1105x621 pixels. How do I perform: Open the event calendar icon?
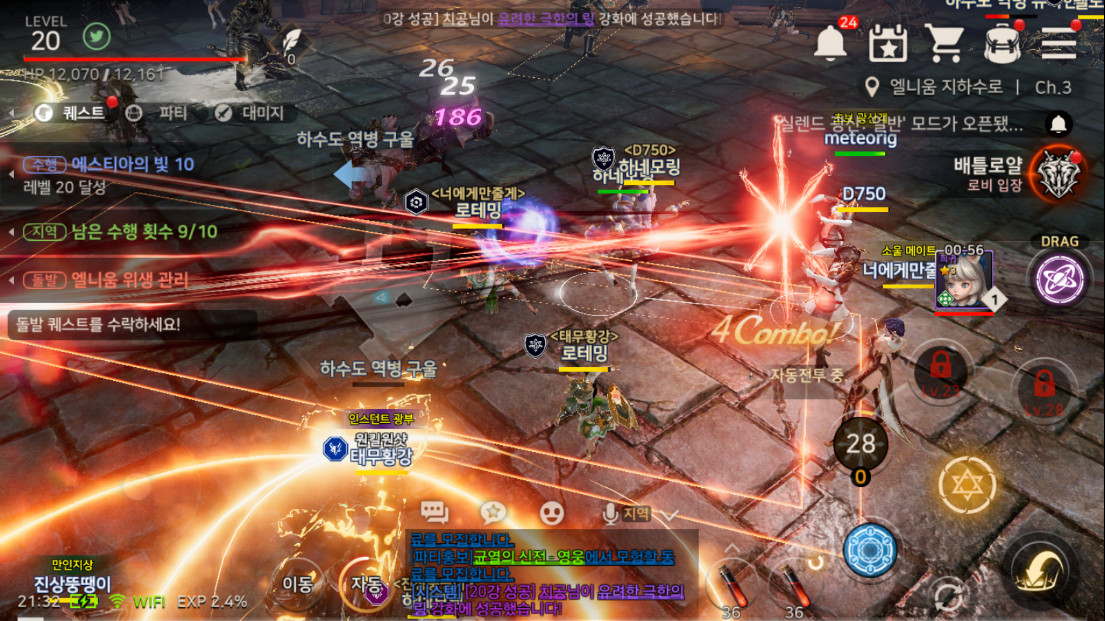pyautogui.click(x=887, y=43)
